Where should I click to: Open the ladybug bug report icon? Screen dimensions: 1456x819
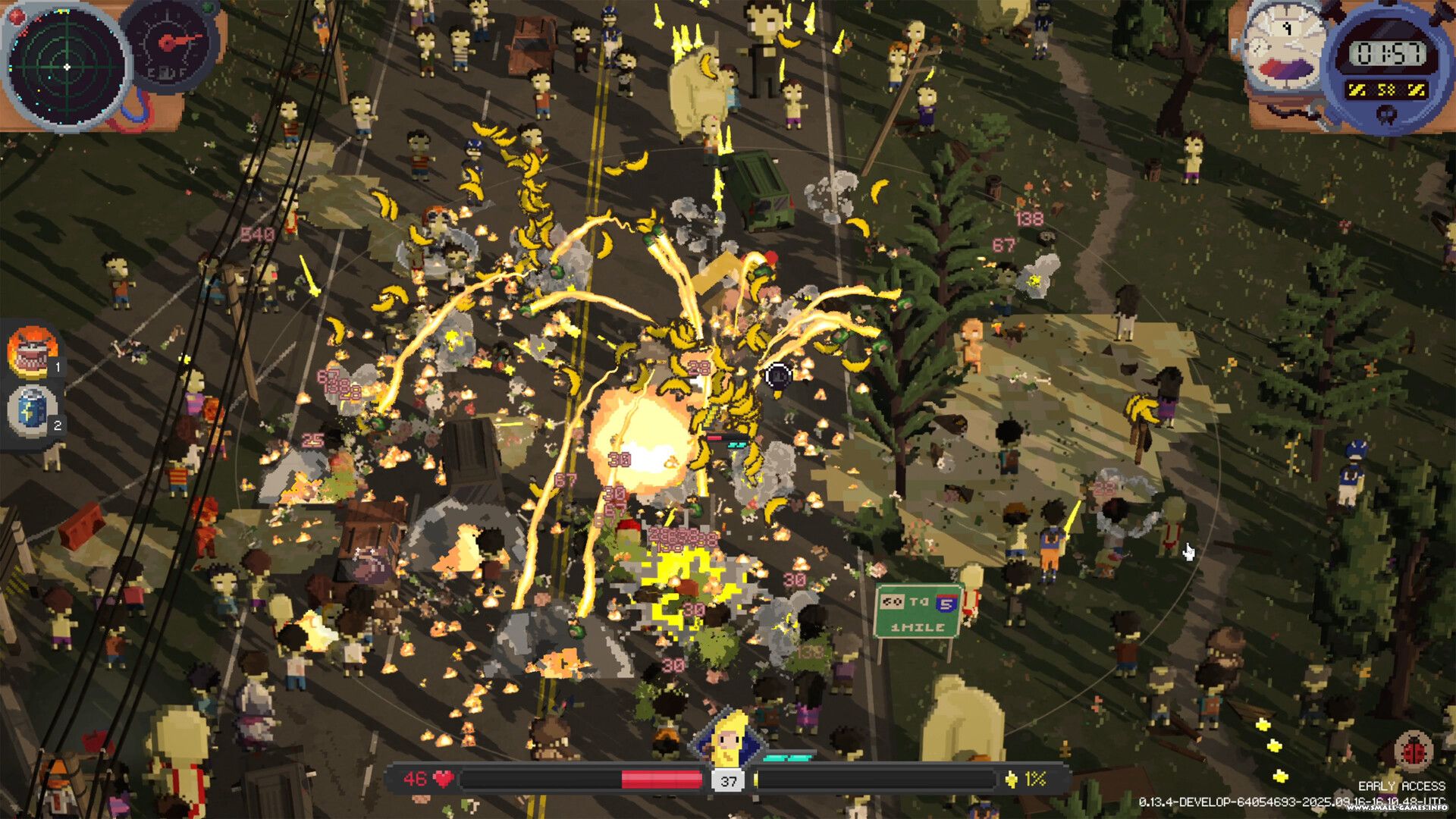click(x=1413, y=751)
